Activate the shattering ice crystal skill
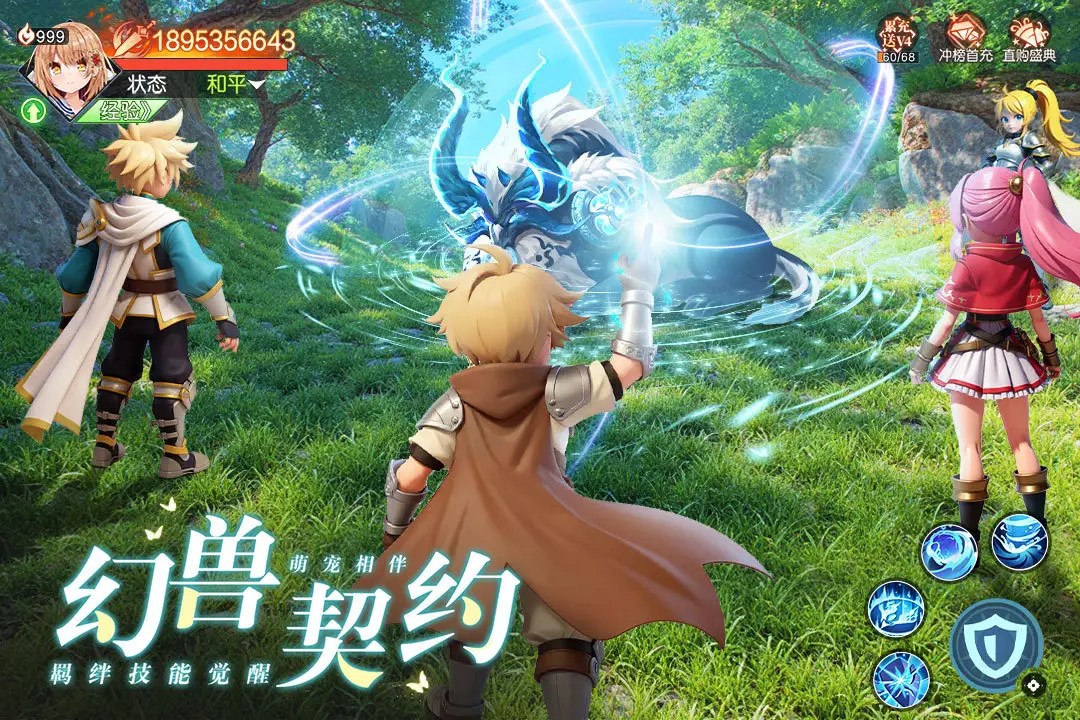 coord(901,680)
